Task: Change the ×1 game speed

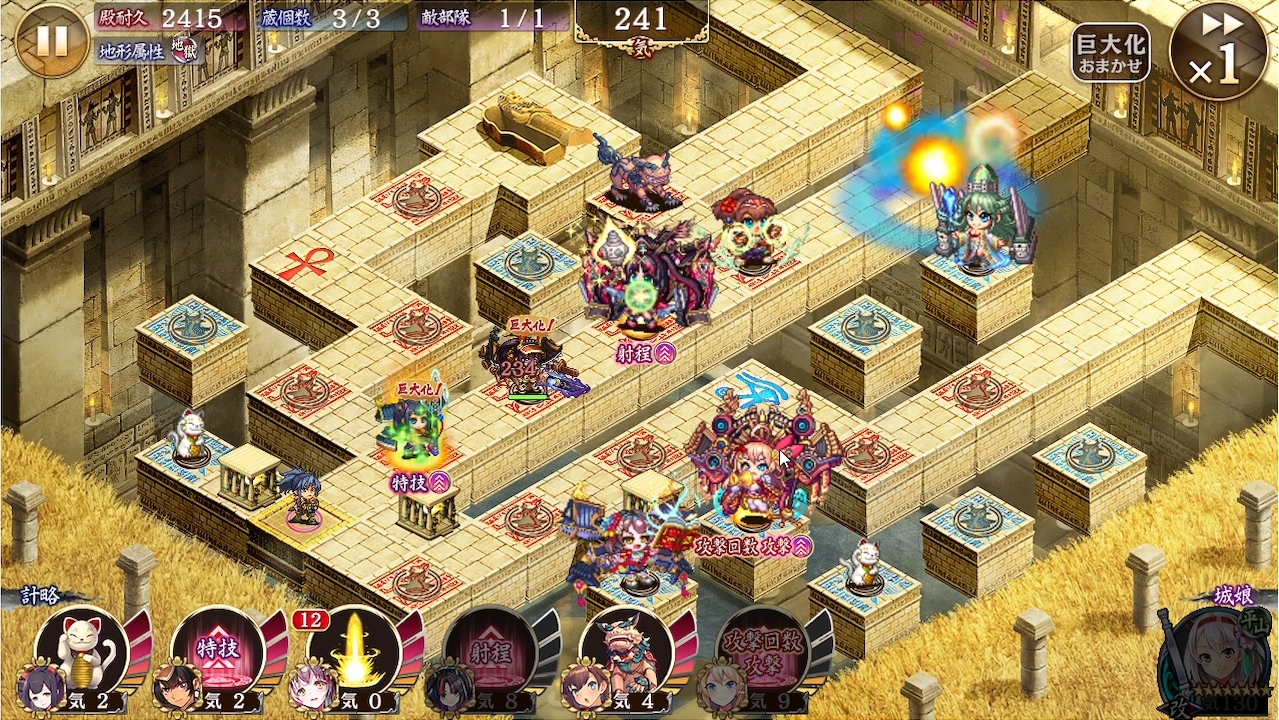Action: 1218,51
